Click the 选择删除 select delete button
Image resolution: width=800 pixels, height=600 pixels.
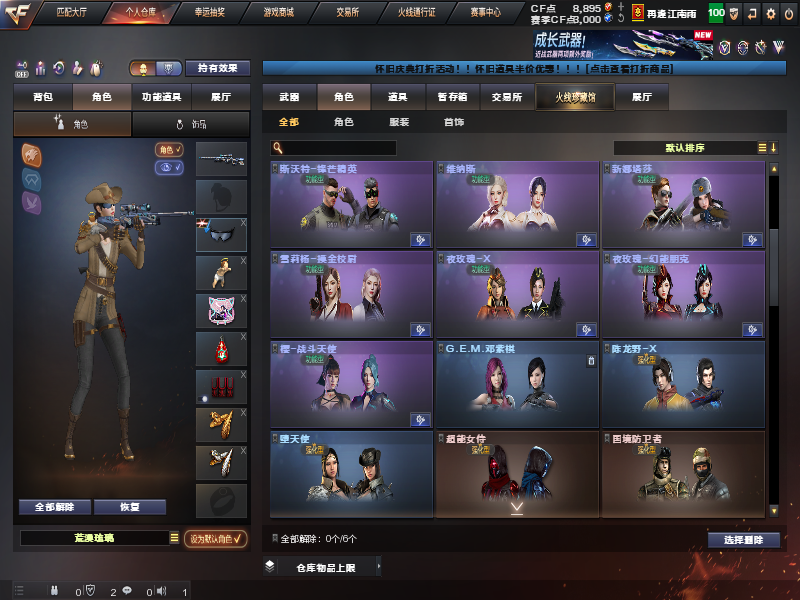click(743, 539)
